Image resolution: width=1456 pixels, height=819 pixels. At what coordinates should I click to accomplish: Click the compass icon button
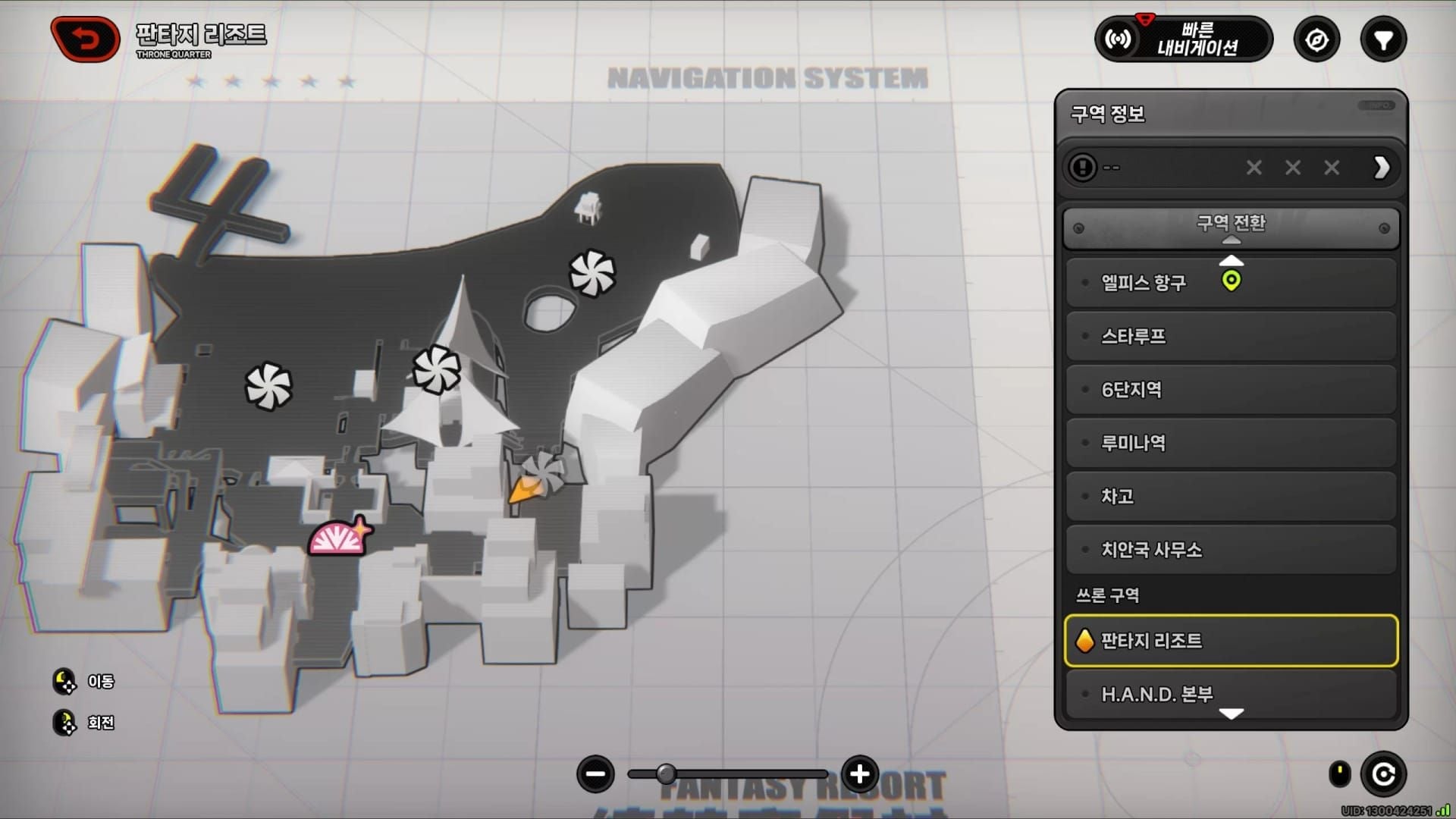[x=1316, y=39]
